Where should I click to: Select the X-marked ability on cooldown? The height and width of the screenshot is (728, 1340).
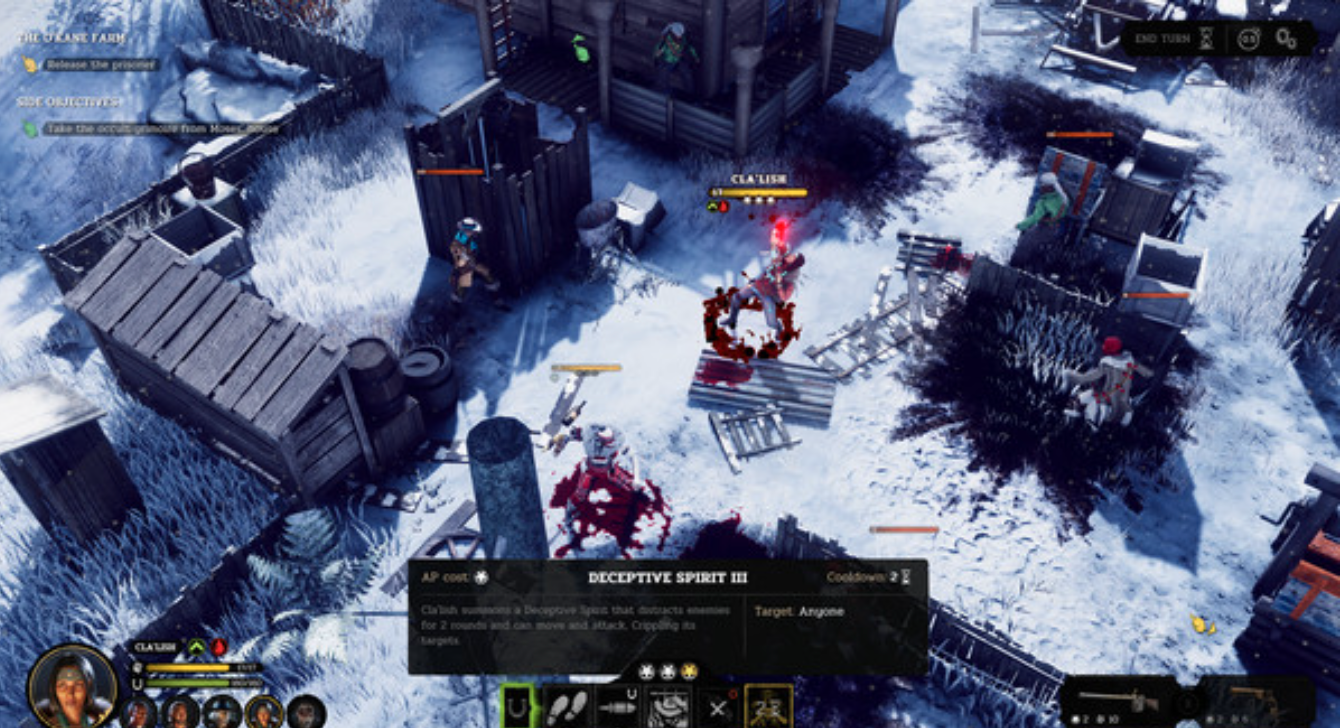(717, 707)
